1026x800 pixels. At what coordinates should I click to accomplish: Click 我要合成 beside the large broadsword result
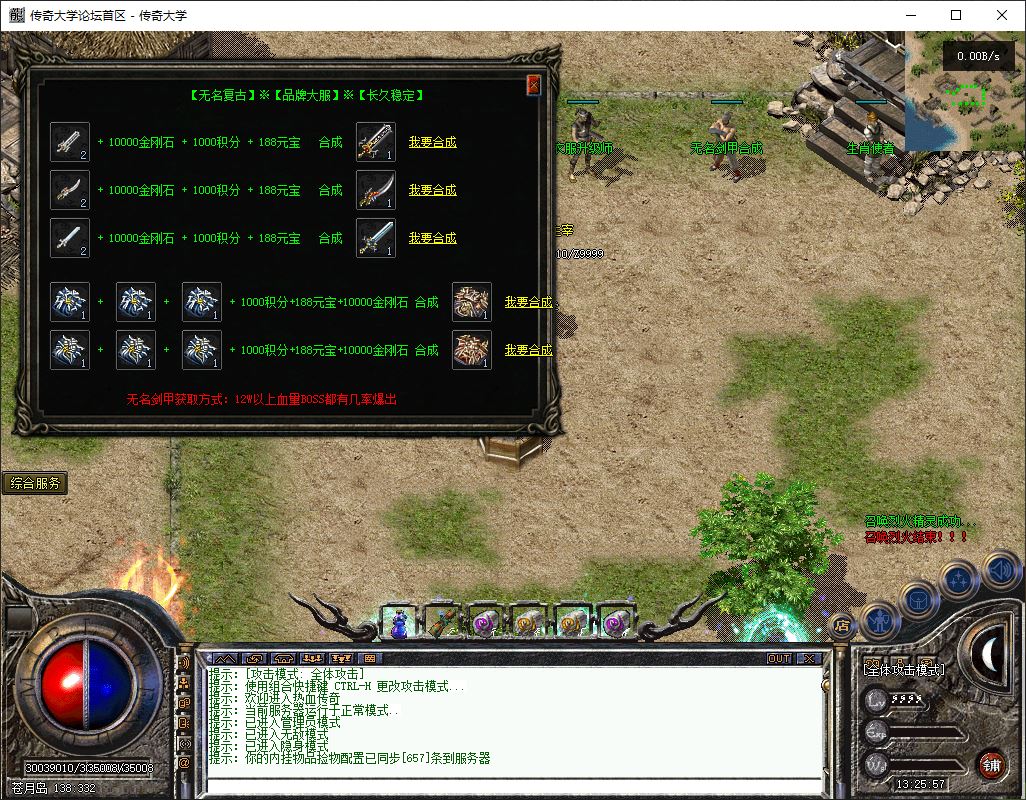click(432, 142)
